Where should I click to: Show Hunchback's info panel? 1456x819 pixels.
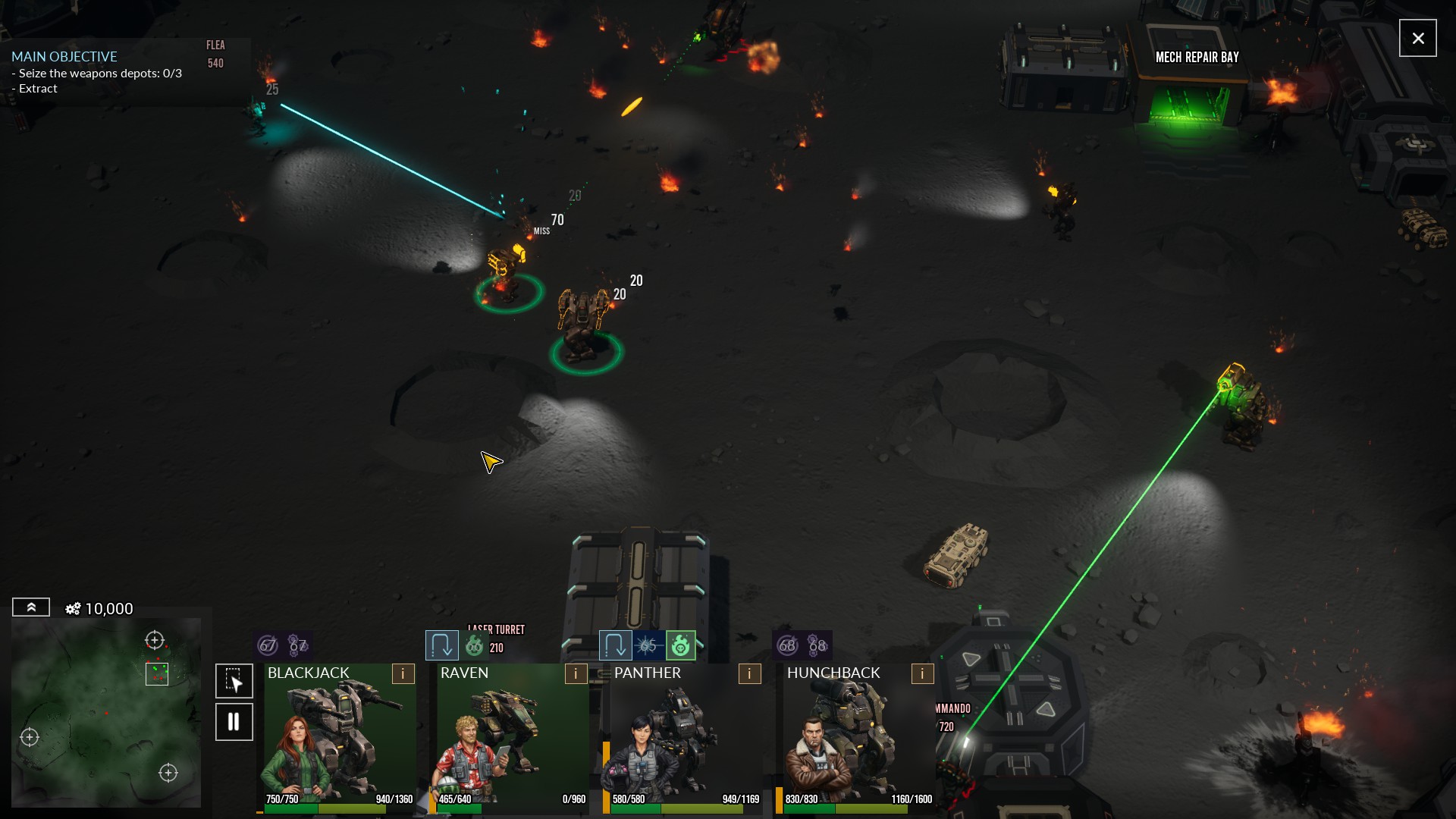[x=922, y=673]
